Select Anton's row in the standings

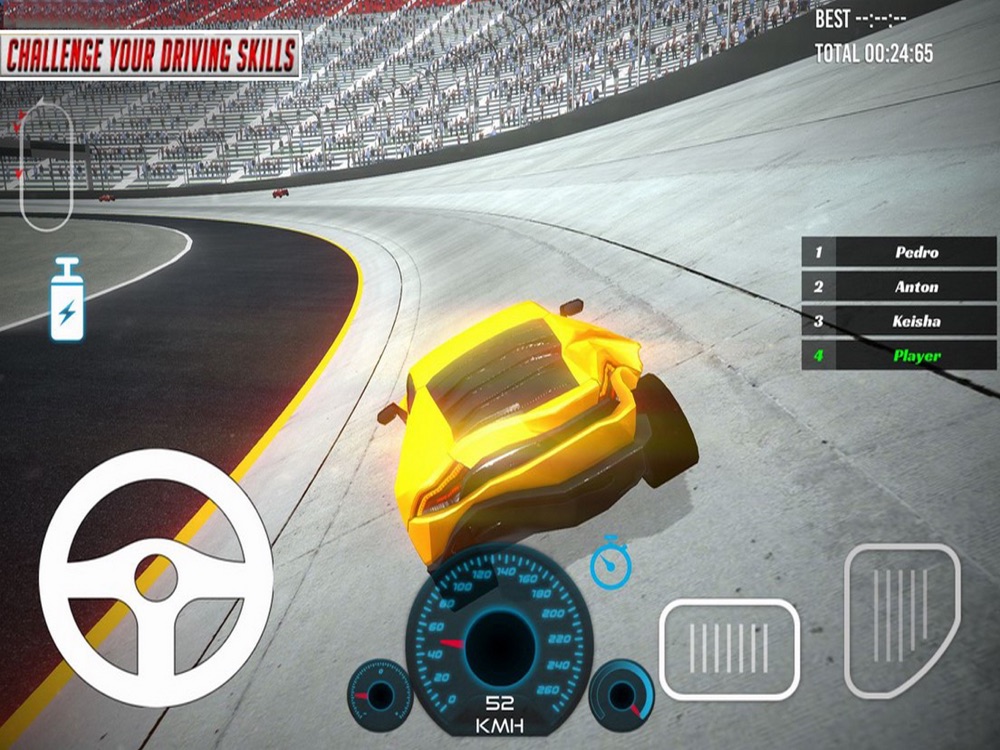pos(899,287)
